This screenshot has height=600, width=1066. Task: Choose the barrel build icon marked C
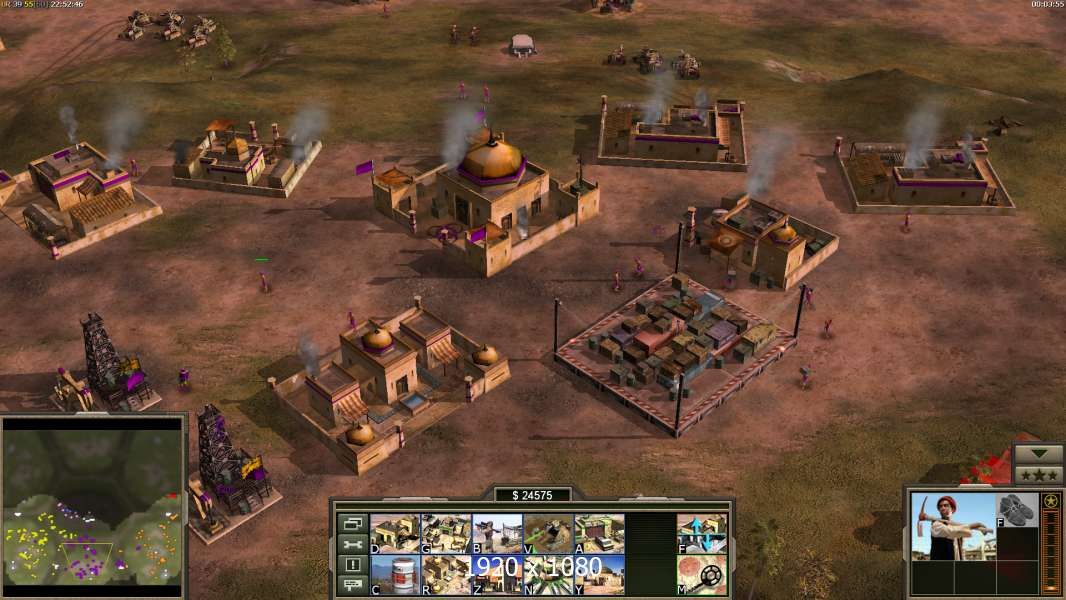pyautogui.click(x=395, y=575)
